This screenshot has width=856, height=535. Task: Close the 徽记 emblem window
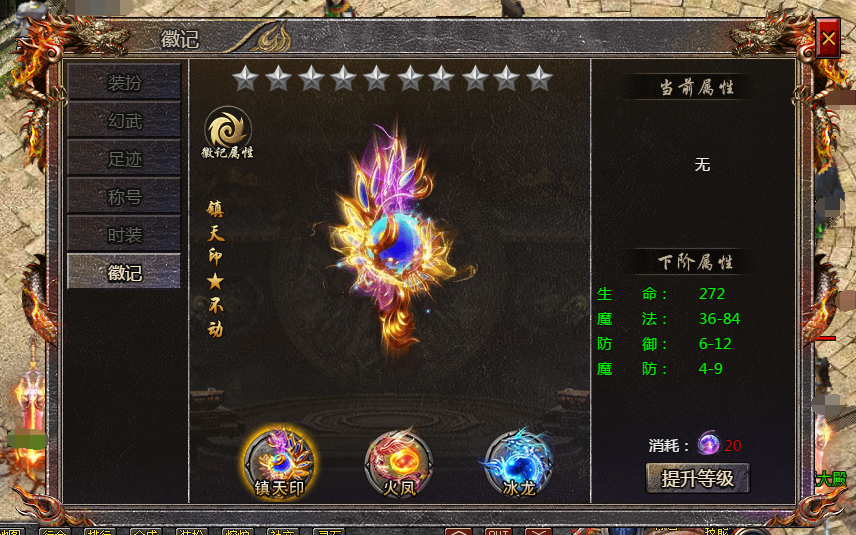[828, 40]
